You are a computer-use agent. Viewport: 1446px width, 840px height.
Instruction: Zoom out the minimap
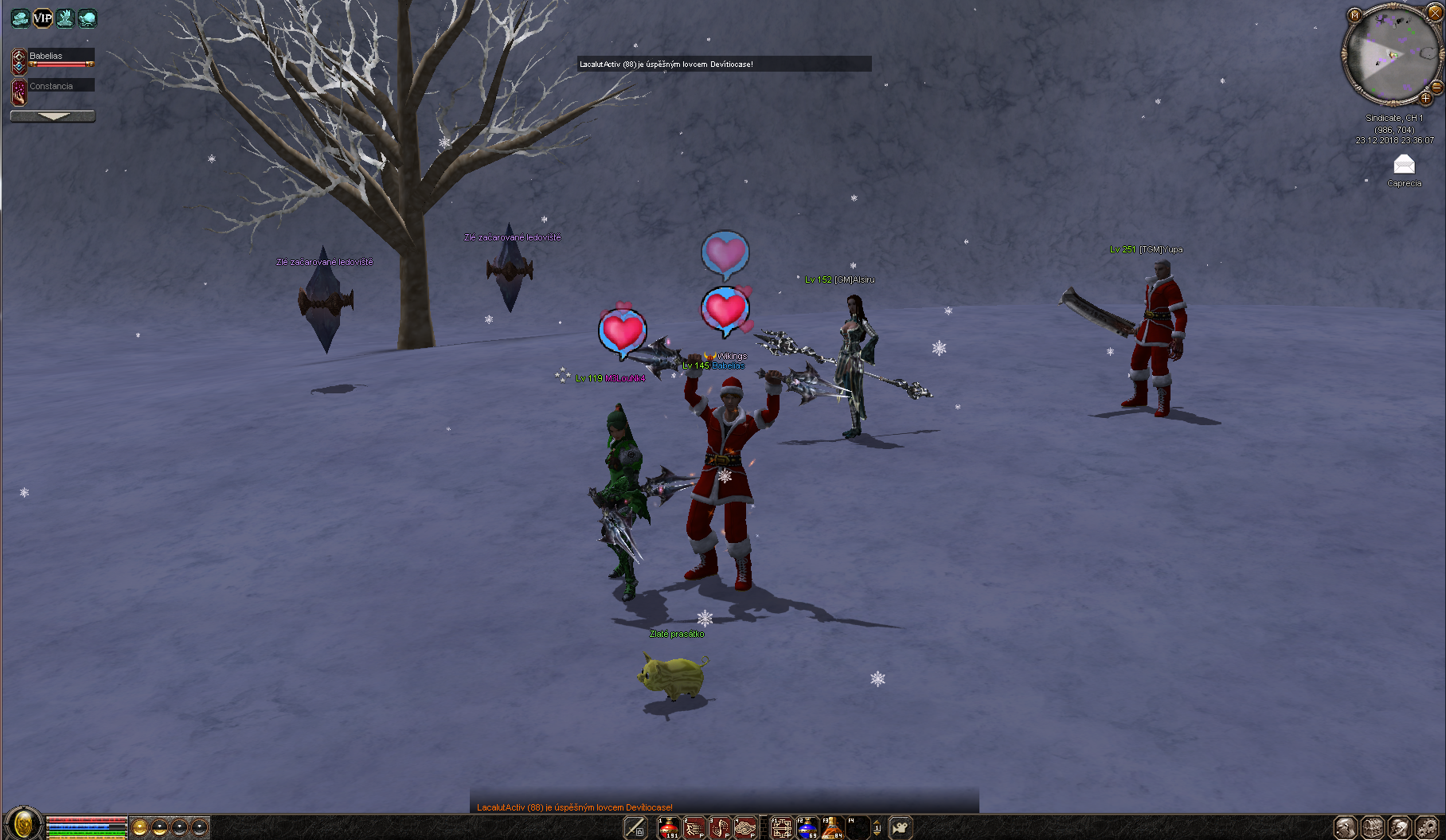pos(1437,86)
